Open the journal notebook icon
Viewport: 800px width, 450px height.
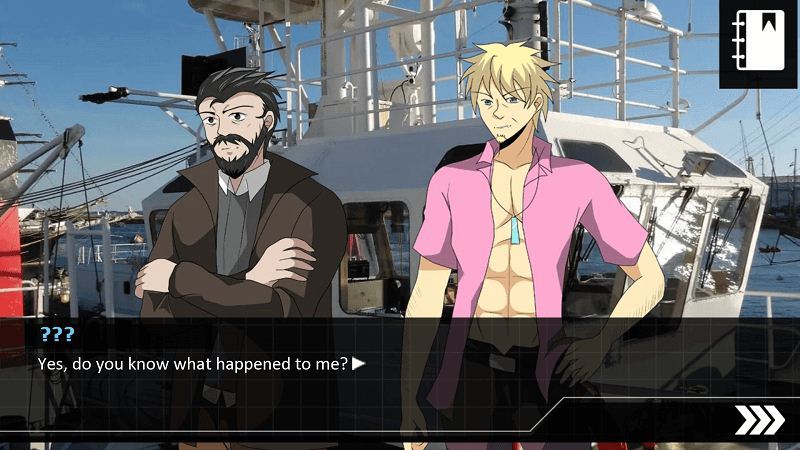pos(759,43)
